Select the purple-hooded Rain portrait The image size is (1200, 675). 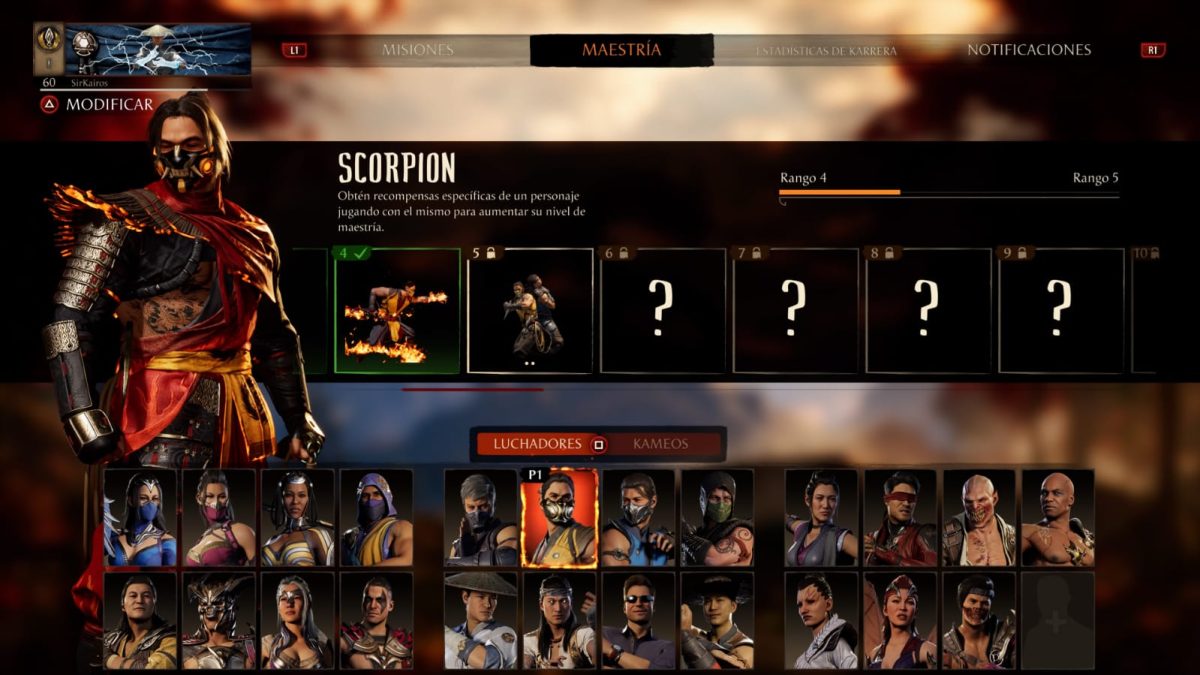point(377,518)
